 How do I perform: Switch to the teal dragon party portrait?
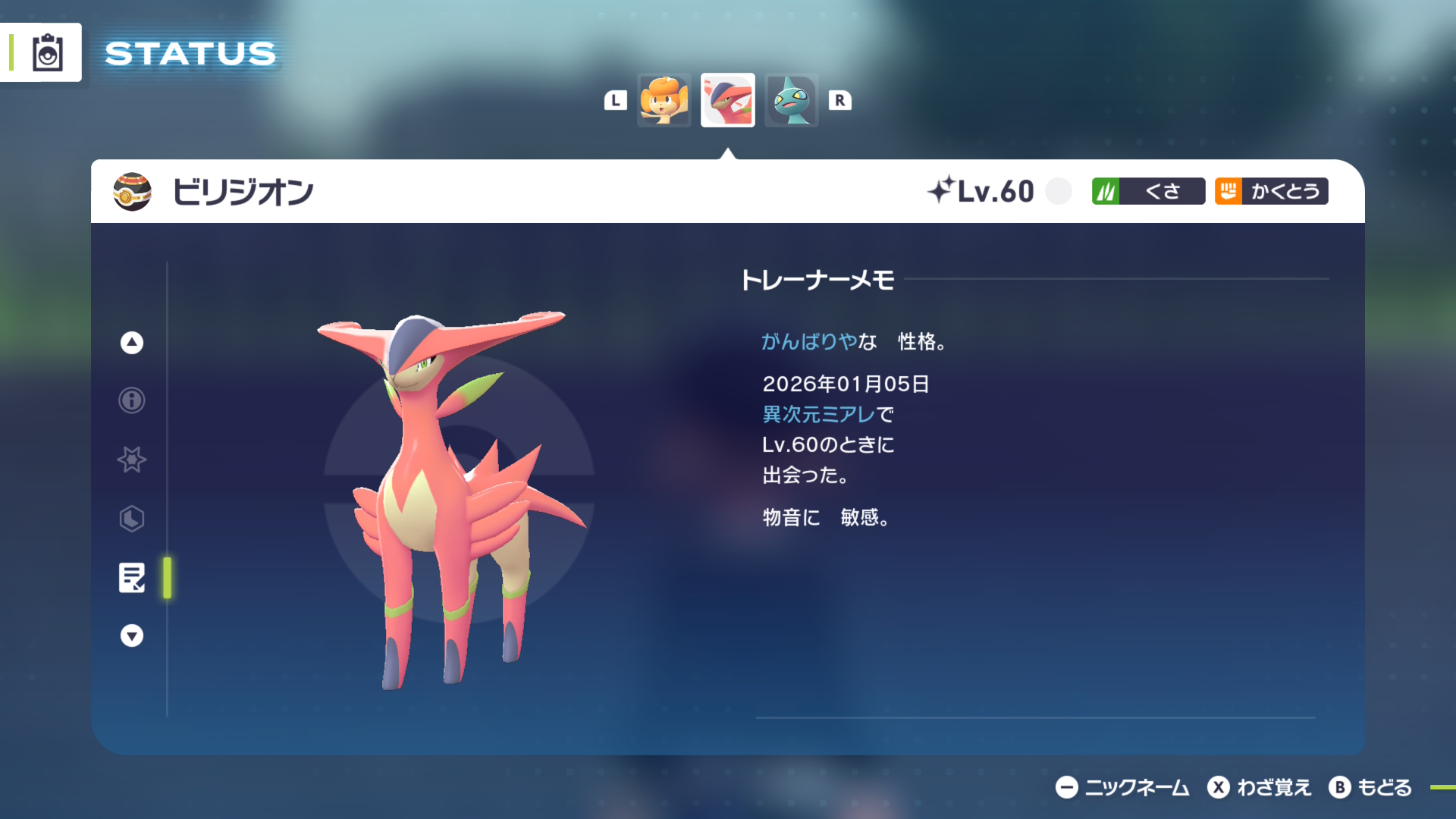coord(791,100)
